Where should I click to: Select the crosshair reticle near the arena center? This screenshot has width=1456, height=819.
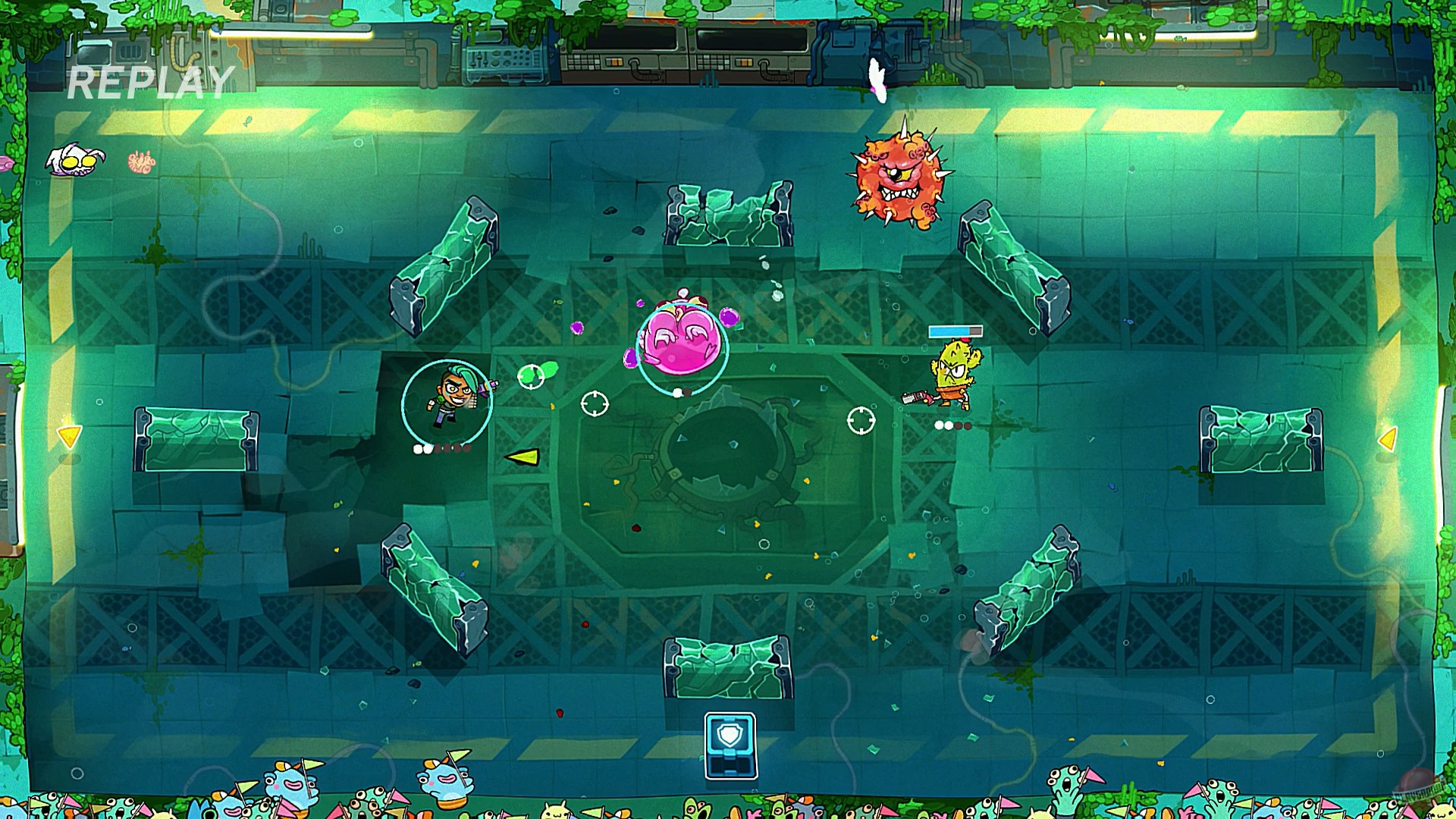pos(597,403)
